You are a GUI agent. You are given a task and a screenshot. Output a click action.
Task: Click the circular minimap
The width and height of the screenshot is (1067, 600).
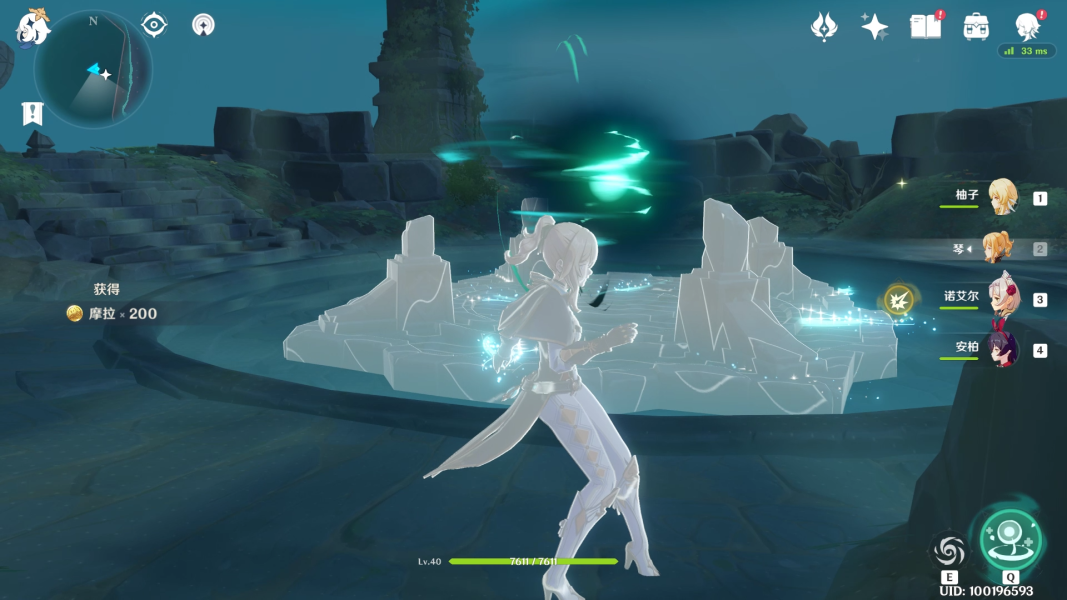tap(93, 70)
